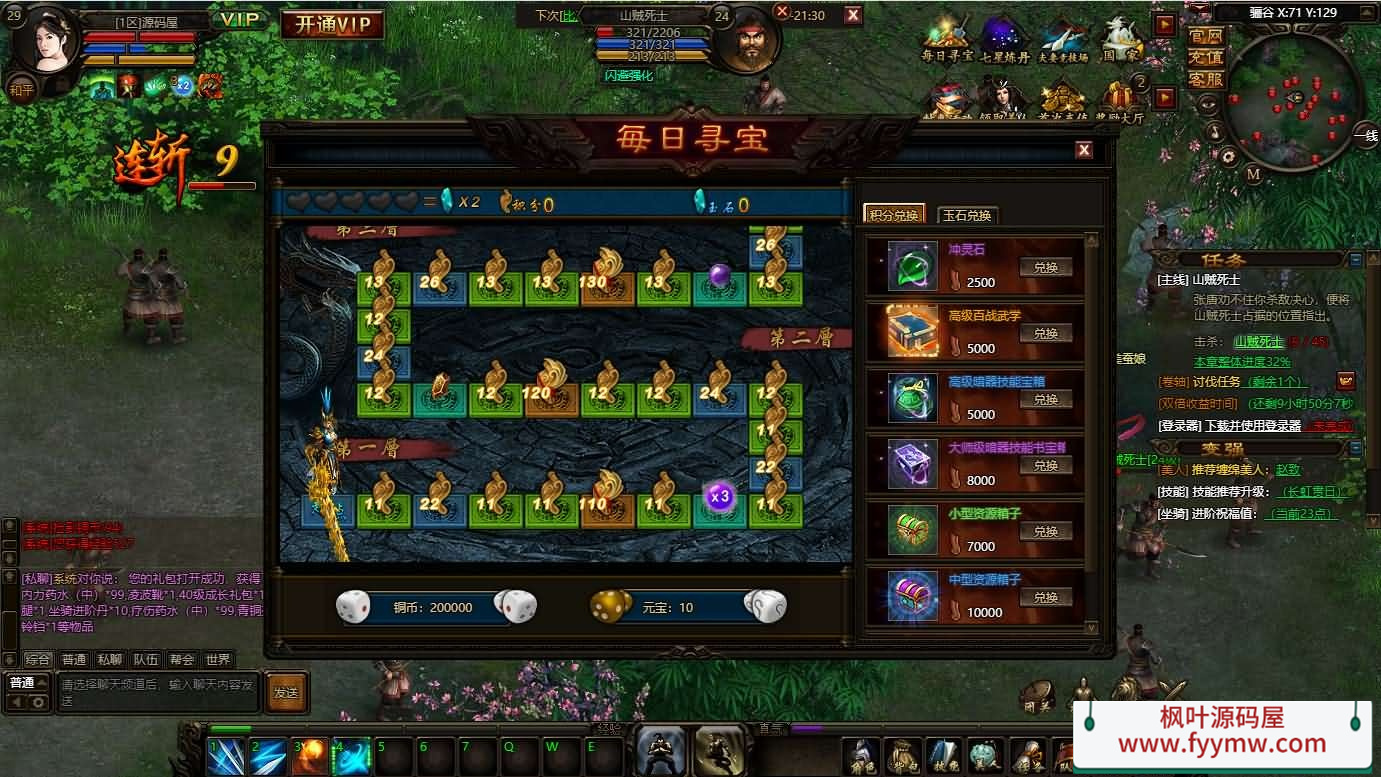Focus the chat message input box
Screen dimensions: 1381x777
158,692
